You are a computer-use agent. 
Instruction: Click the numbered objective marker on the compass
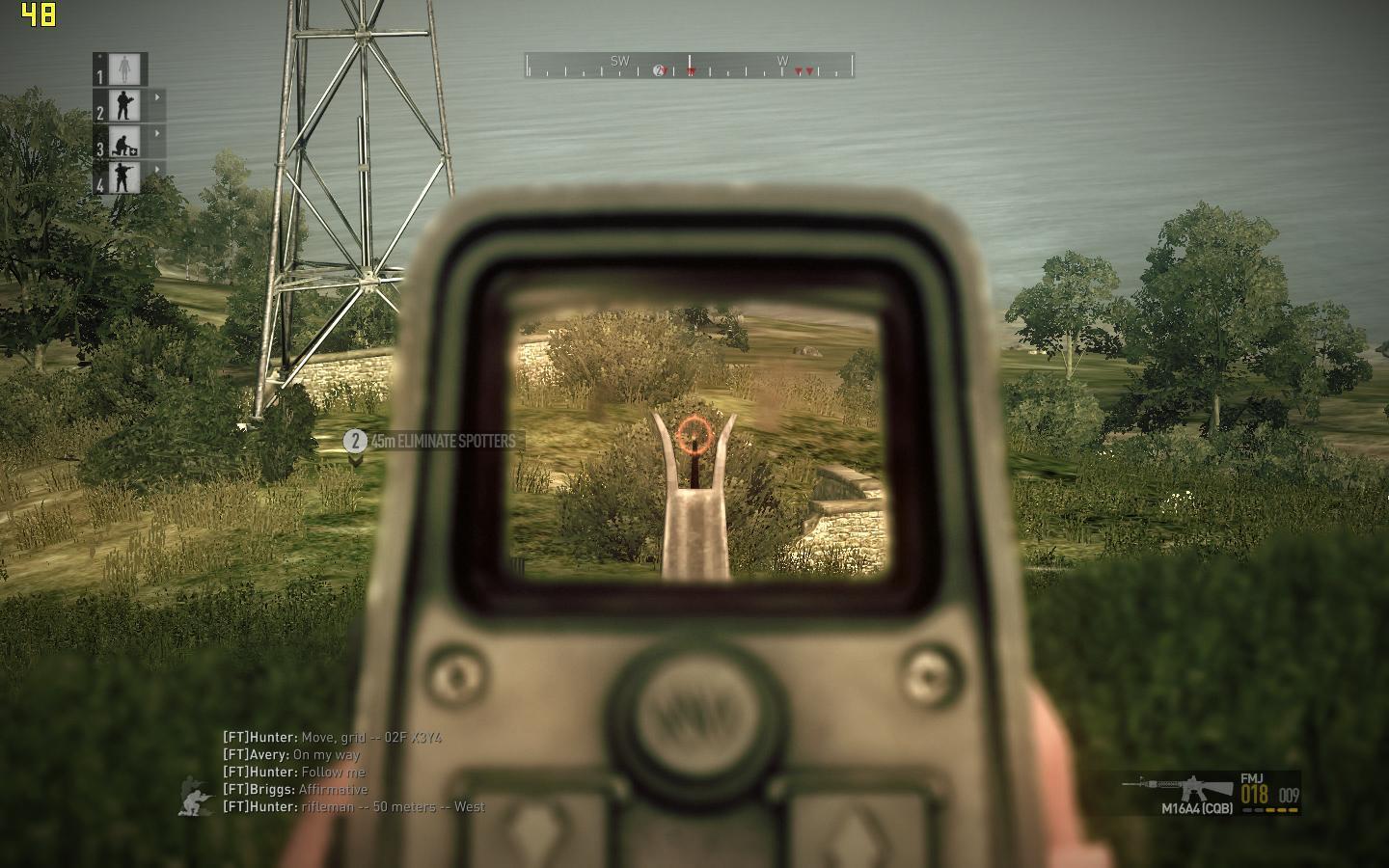[660, 70]
